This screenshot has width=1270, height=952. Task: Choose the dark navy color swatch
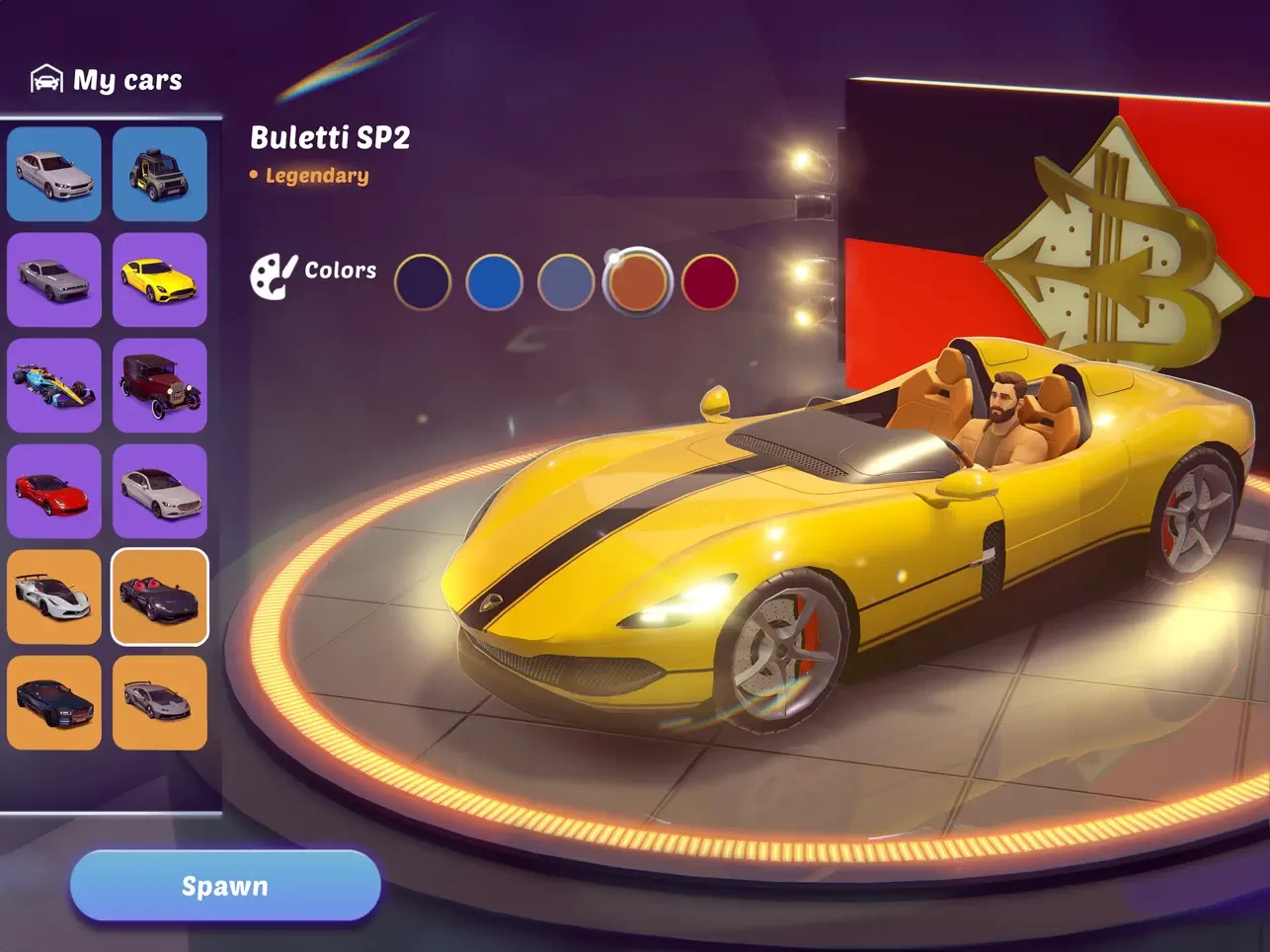coord(423,282)
